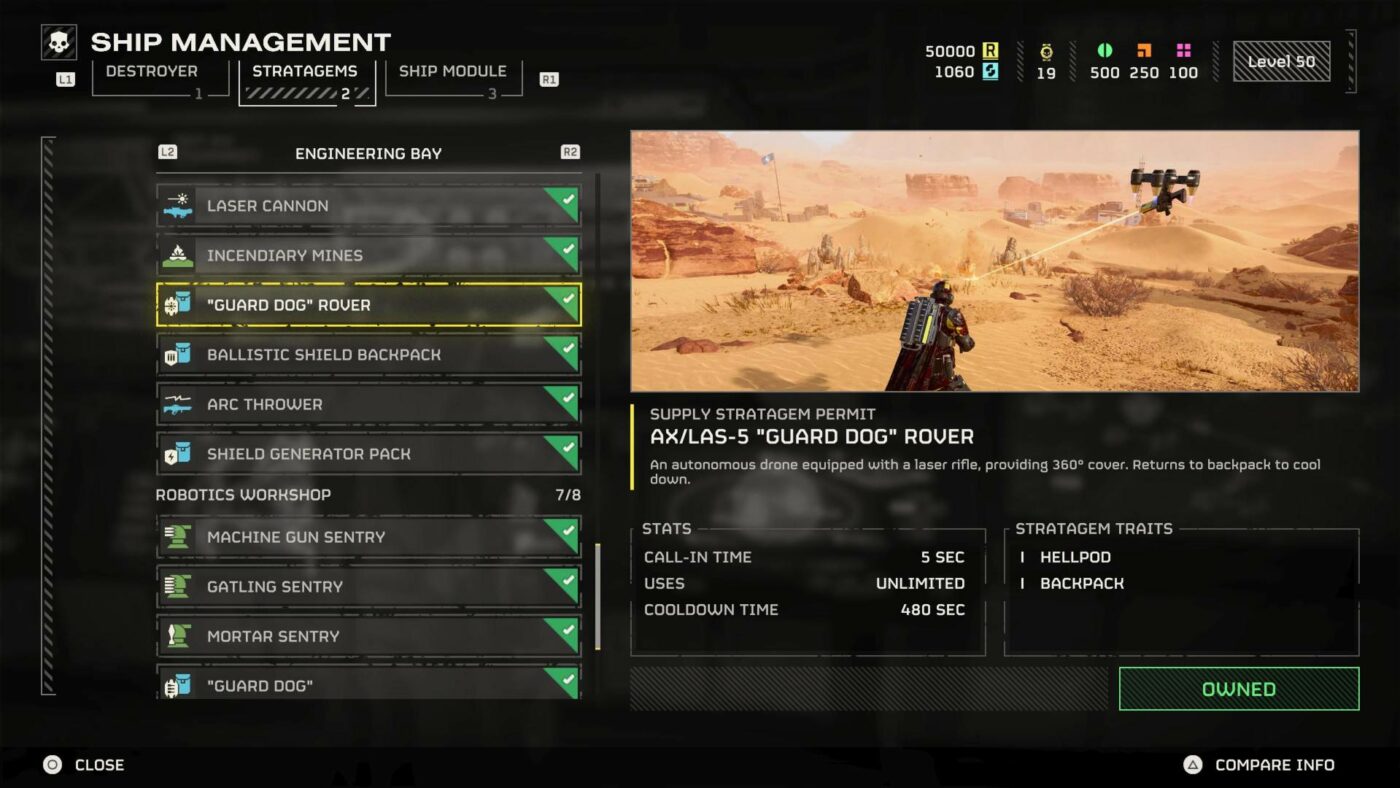Click the Ballistic Shield Backpack icon
Image resolution: width=1400 pixels, height=788 pixels.
(177, 354)
